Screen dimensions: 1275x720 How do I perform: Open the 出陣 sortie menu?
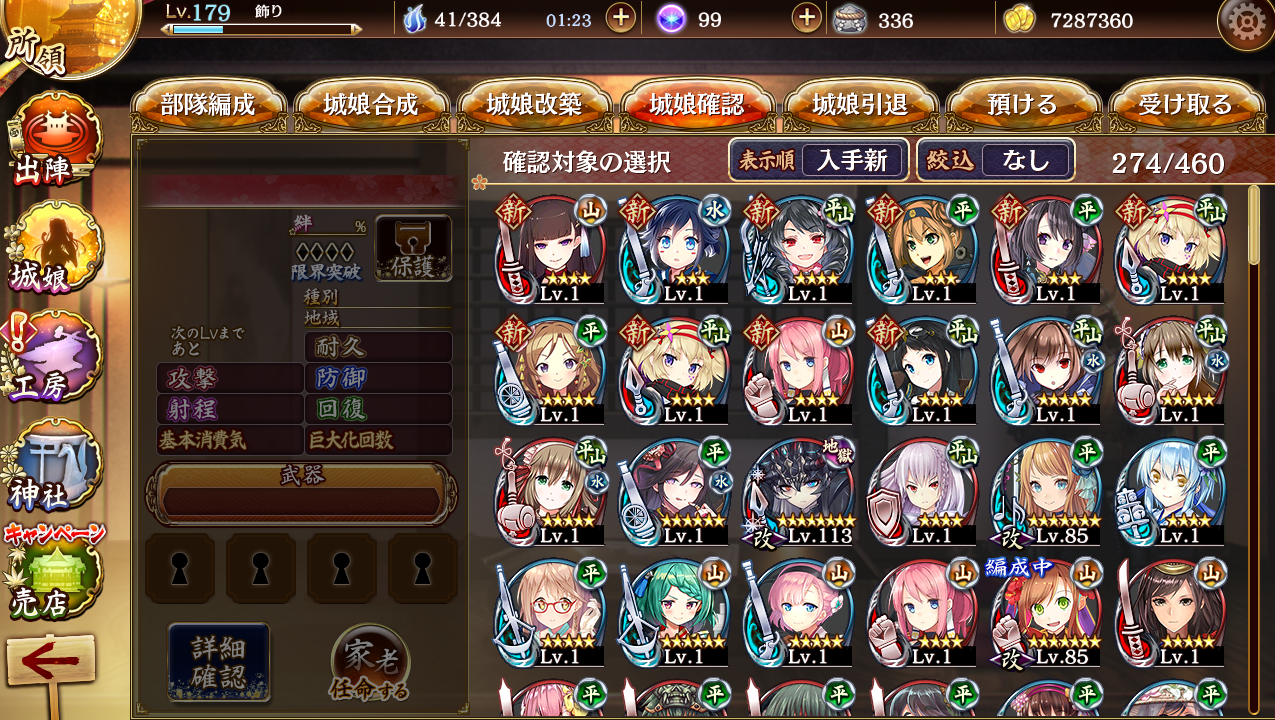pos(50,140)
